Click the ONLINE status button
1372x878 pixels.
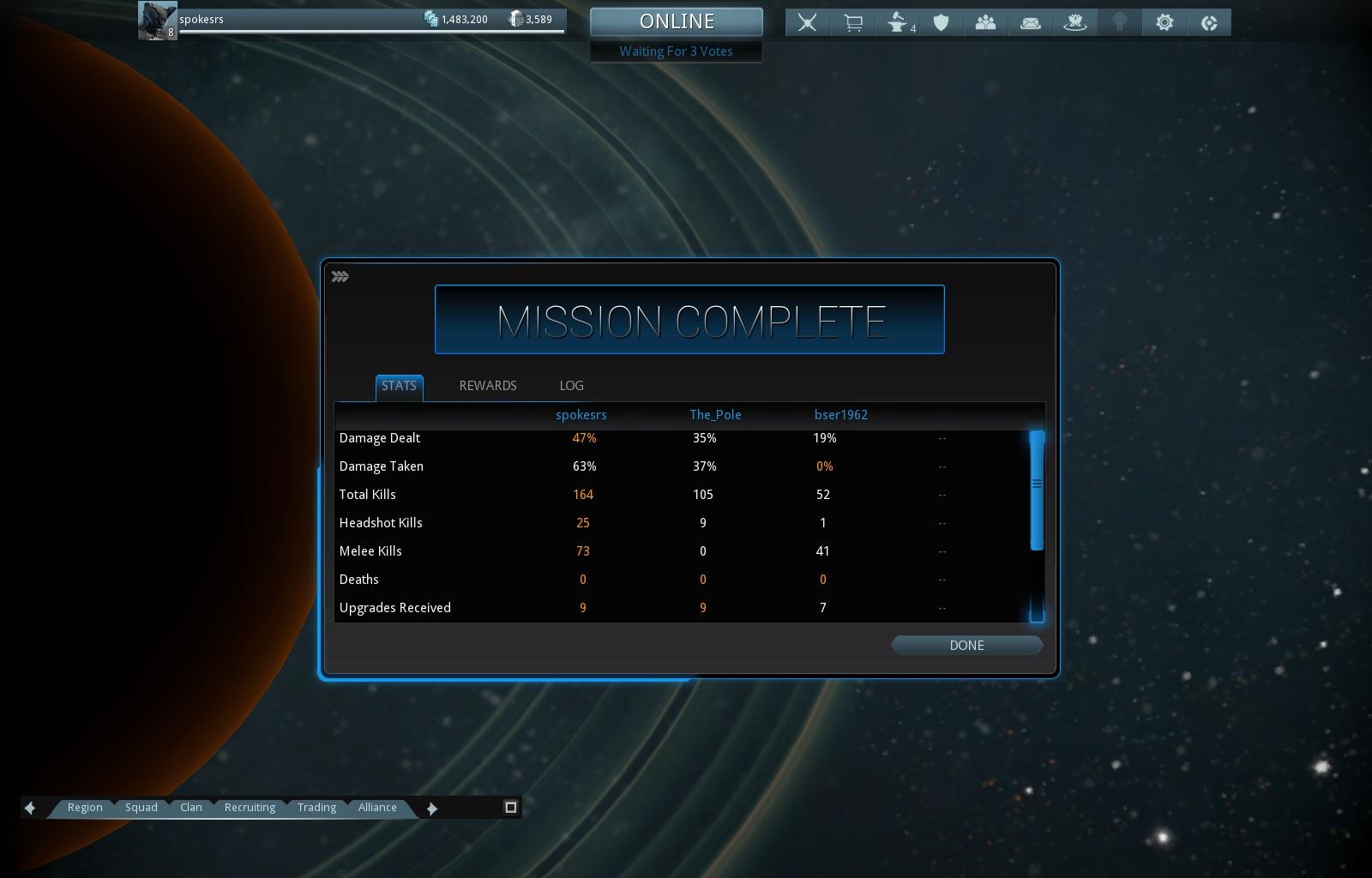677,22
